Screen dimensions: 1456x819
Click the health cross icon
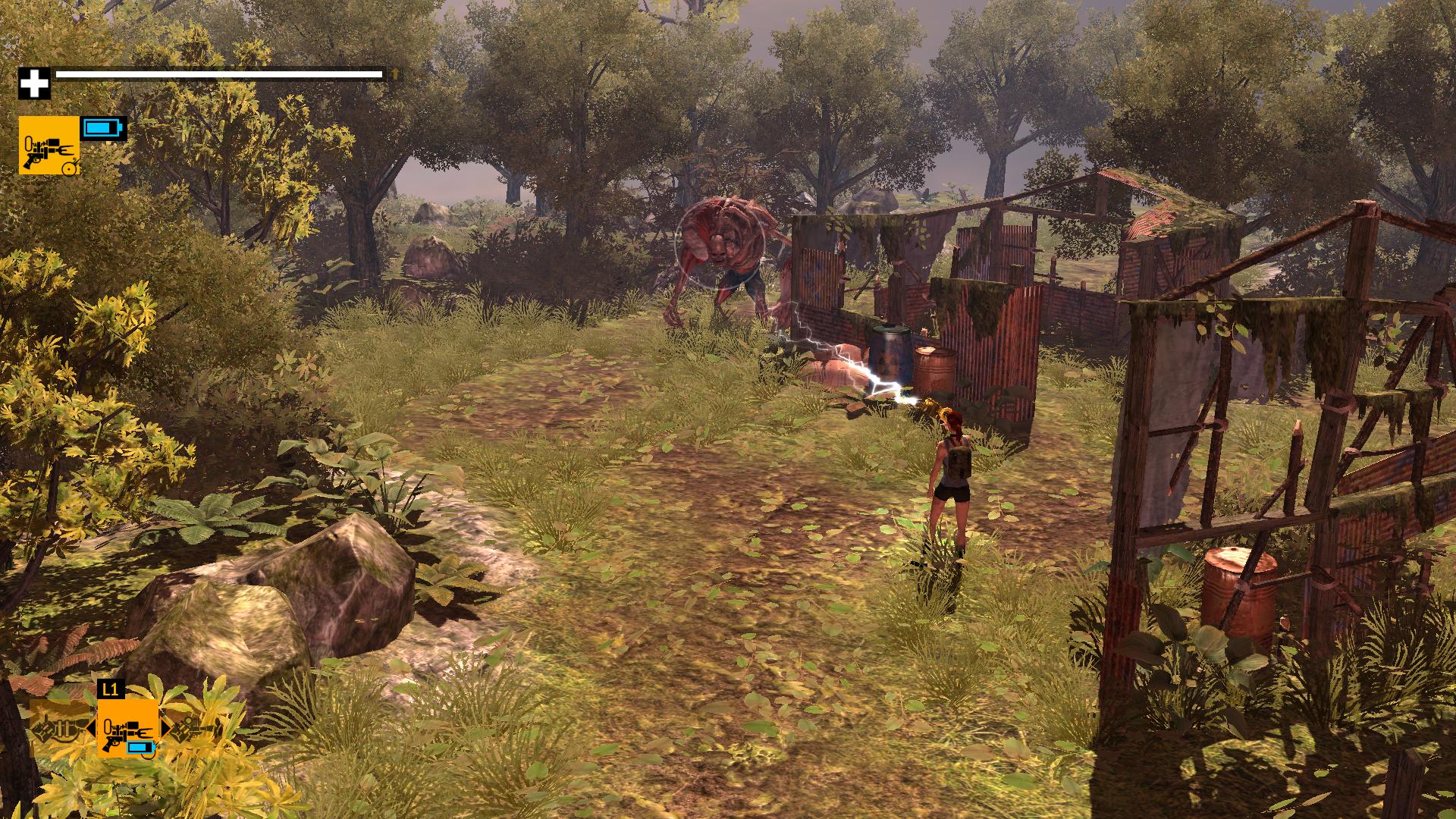click(34, 83)
